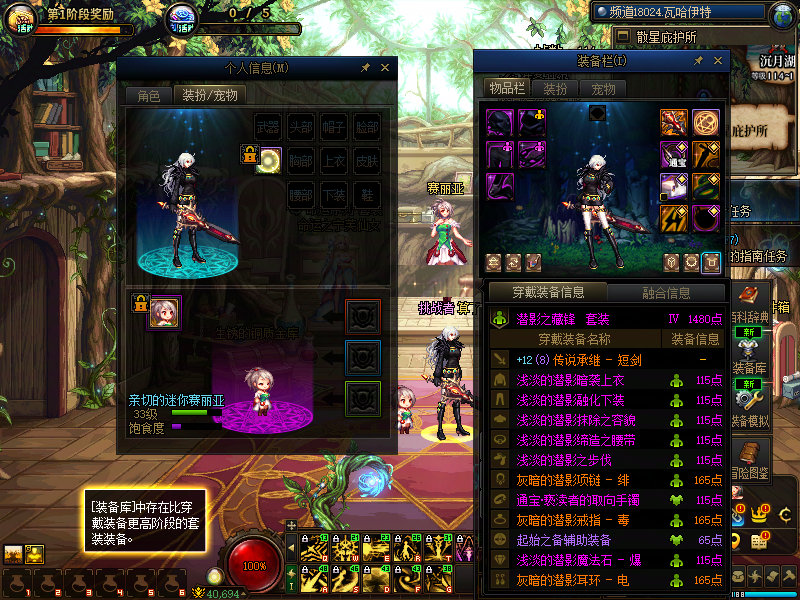Image resolution: width=800 pixels, height=600 pixels.
Task: Click the mini 赛丽亚 pet portrait
Action: pyautogui.click(x=164, y=311)
